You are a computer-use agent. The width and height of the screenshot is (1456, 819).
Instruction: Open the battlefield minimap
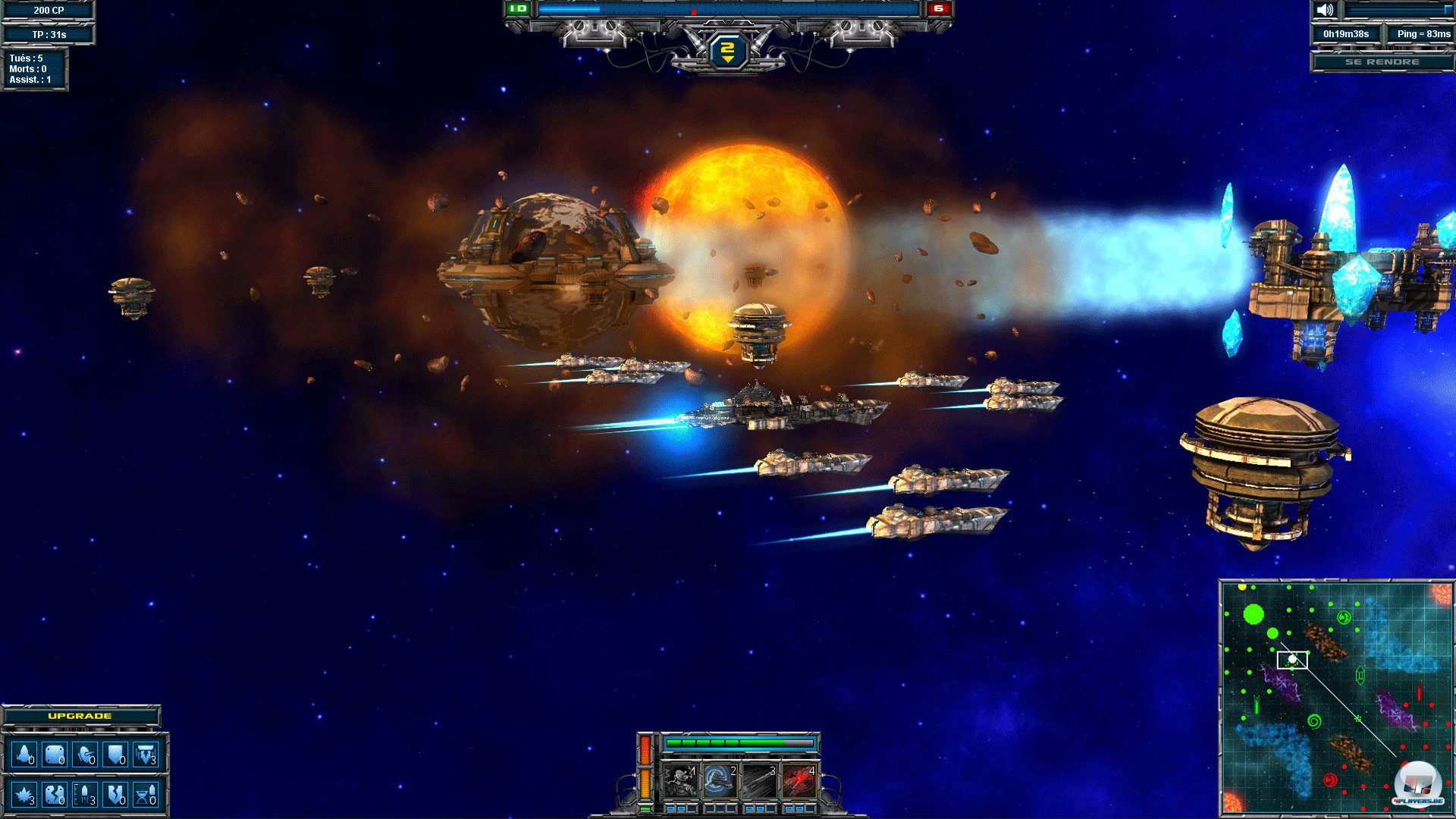(1335, 698)
